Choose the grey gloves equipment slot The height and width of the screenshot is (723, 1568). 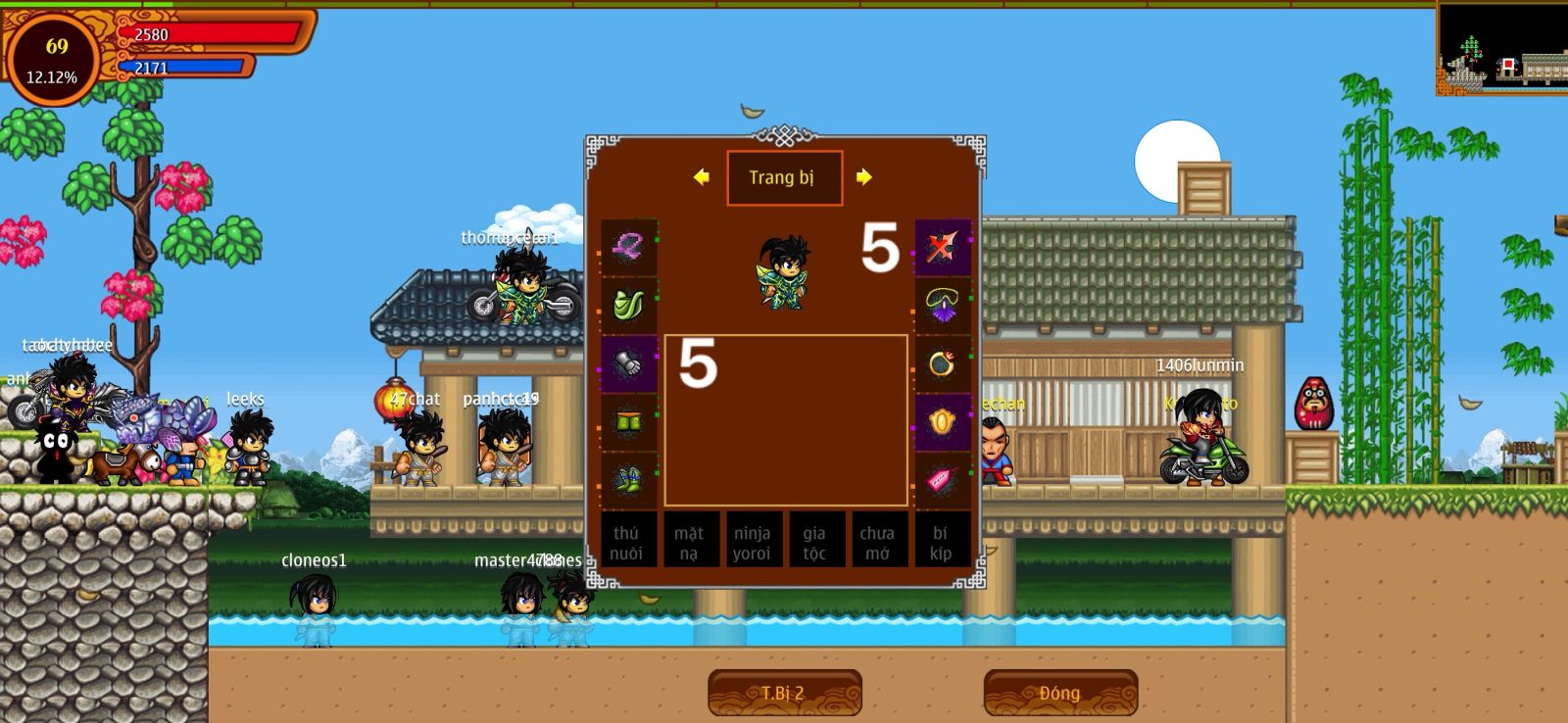(628, 364)
